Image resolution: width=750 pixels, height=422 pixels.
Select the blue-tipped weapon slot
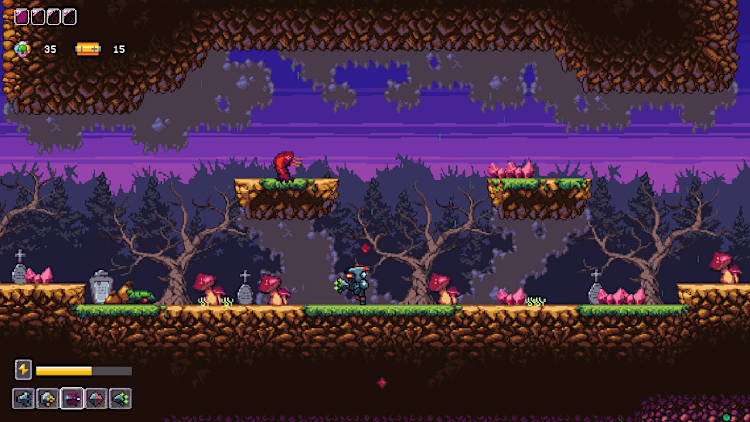24,399
